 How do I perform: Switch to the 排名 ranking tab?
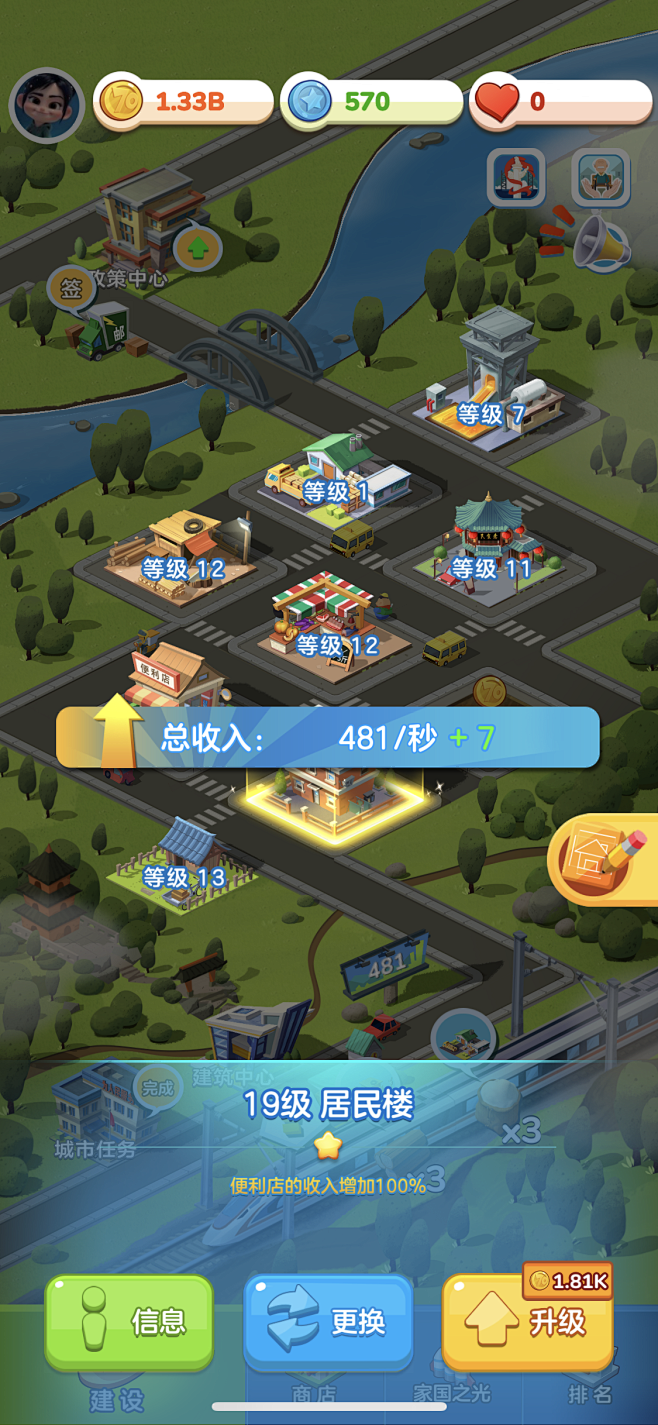click(x=589, y=1394)
